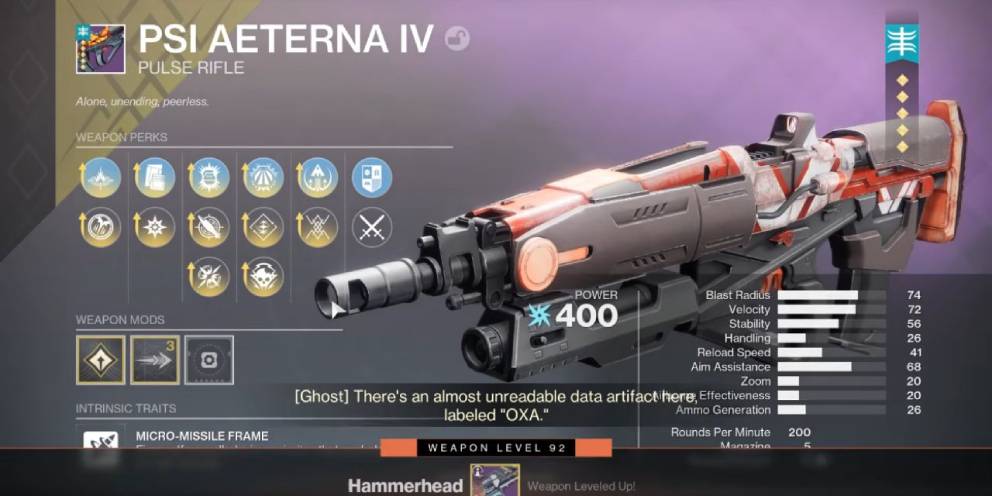992x496 pixels.
Task: Choose the radiating dome perk icon
Action: coord(264,178)
